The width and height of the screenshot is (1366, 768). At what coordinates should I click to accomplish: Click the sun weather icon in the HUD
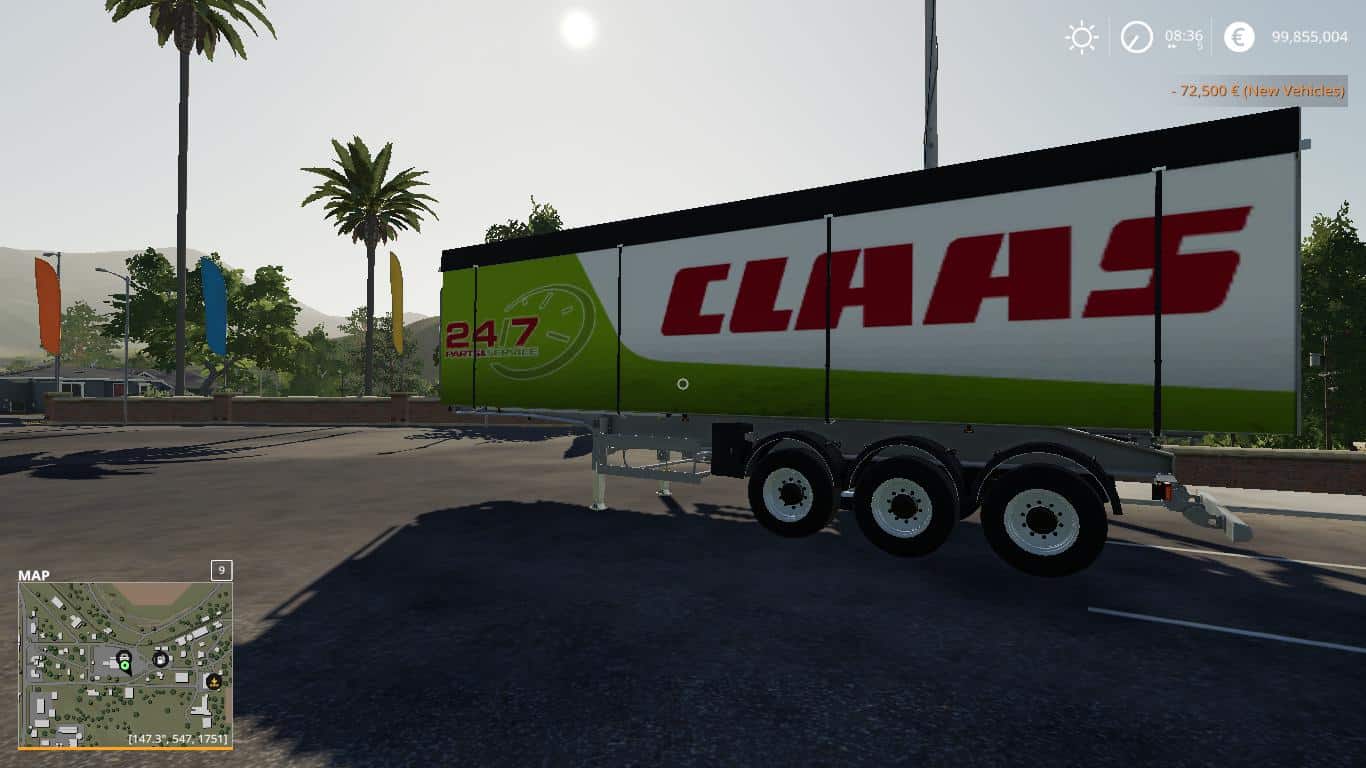click(1081, 38)
